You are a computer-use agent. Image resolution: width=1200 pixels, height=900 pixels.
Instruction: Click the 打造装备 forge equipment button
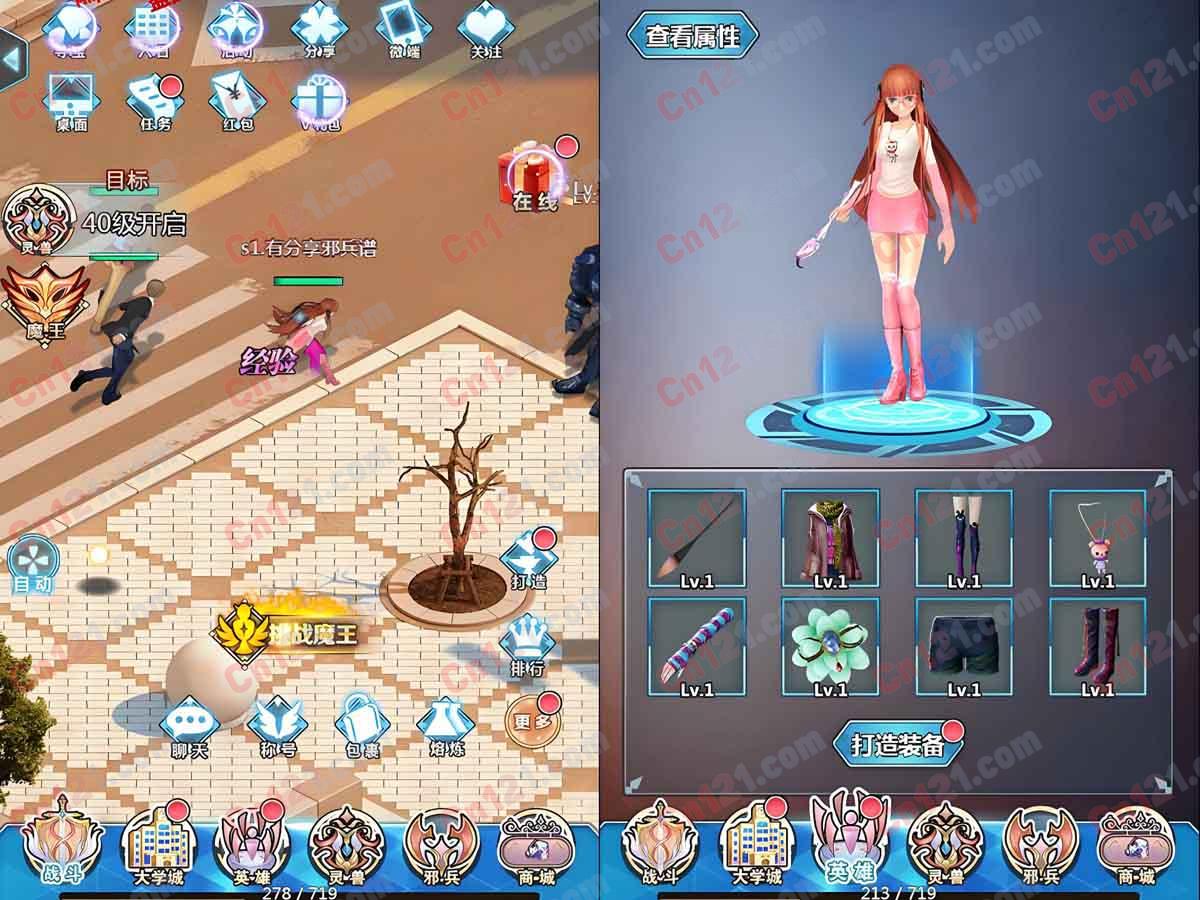[898, 744]
